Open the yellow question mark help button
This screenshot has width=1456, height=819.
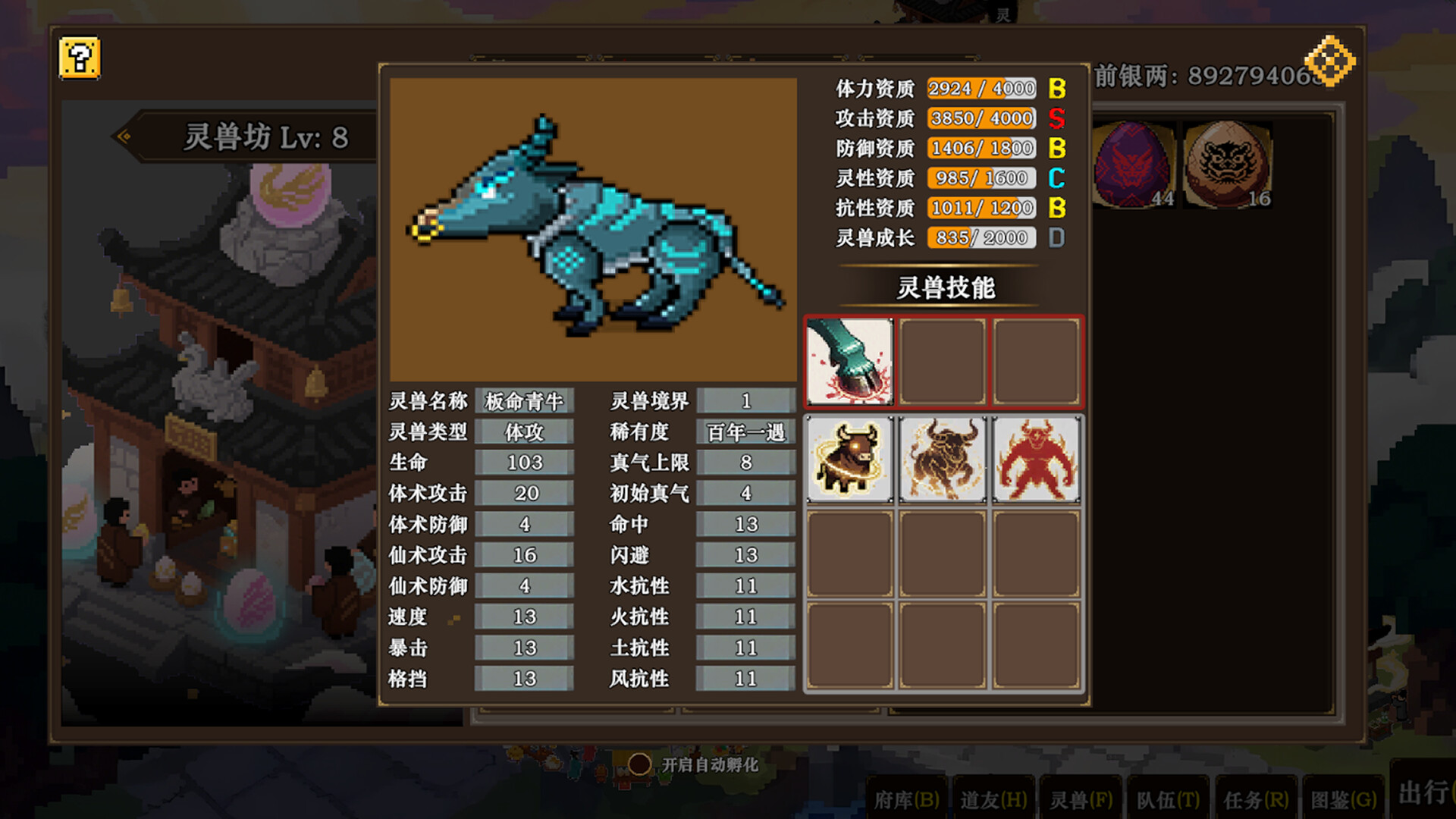click(x=80, y=58)
